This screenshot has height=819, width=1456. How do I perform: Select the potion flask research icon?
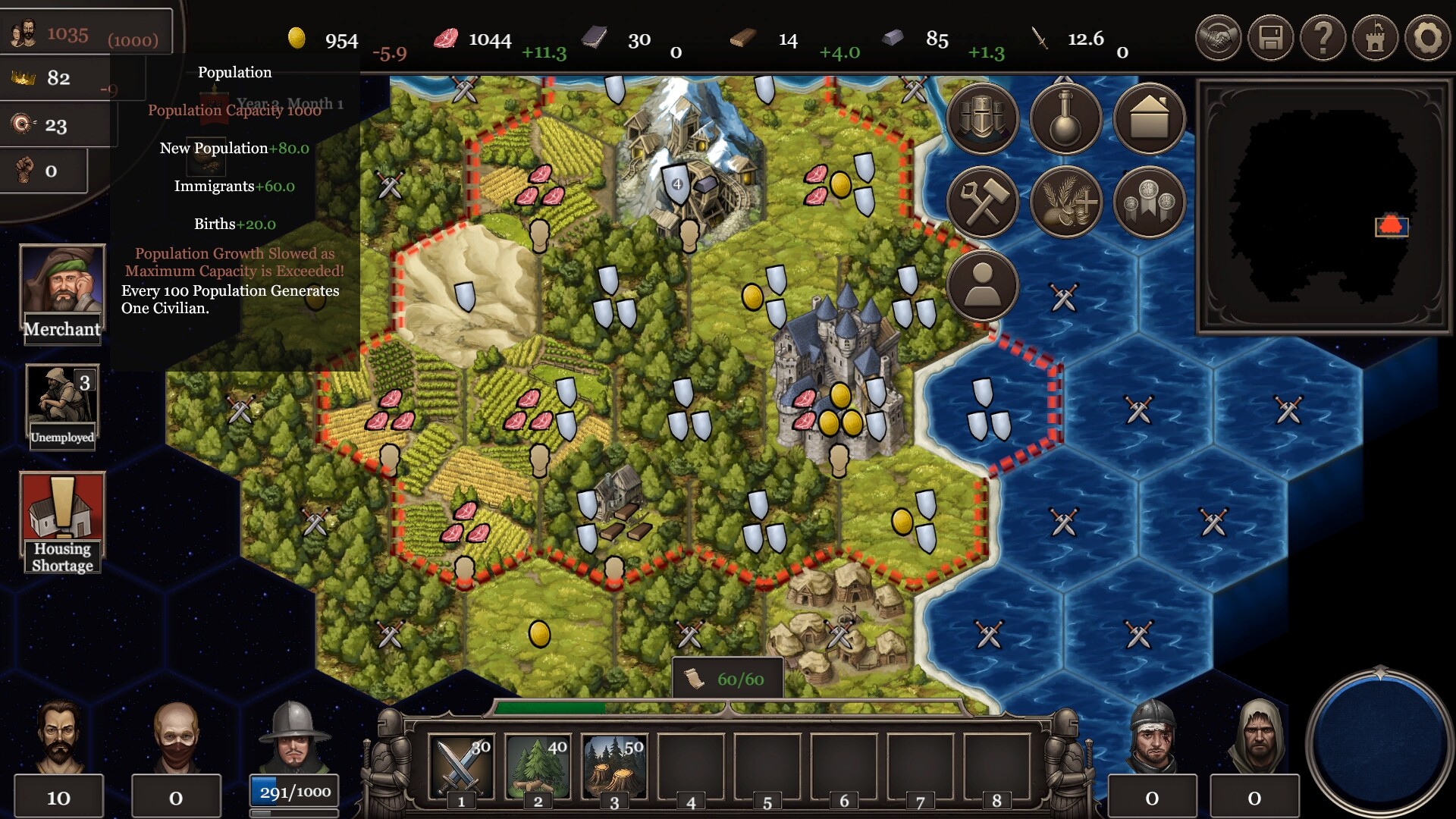[1065, 118]
